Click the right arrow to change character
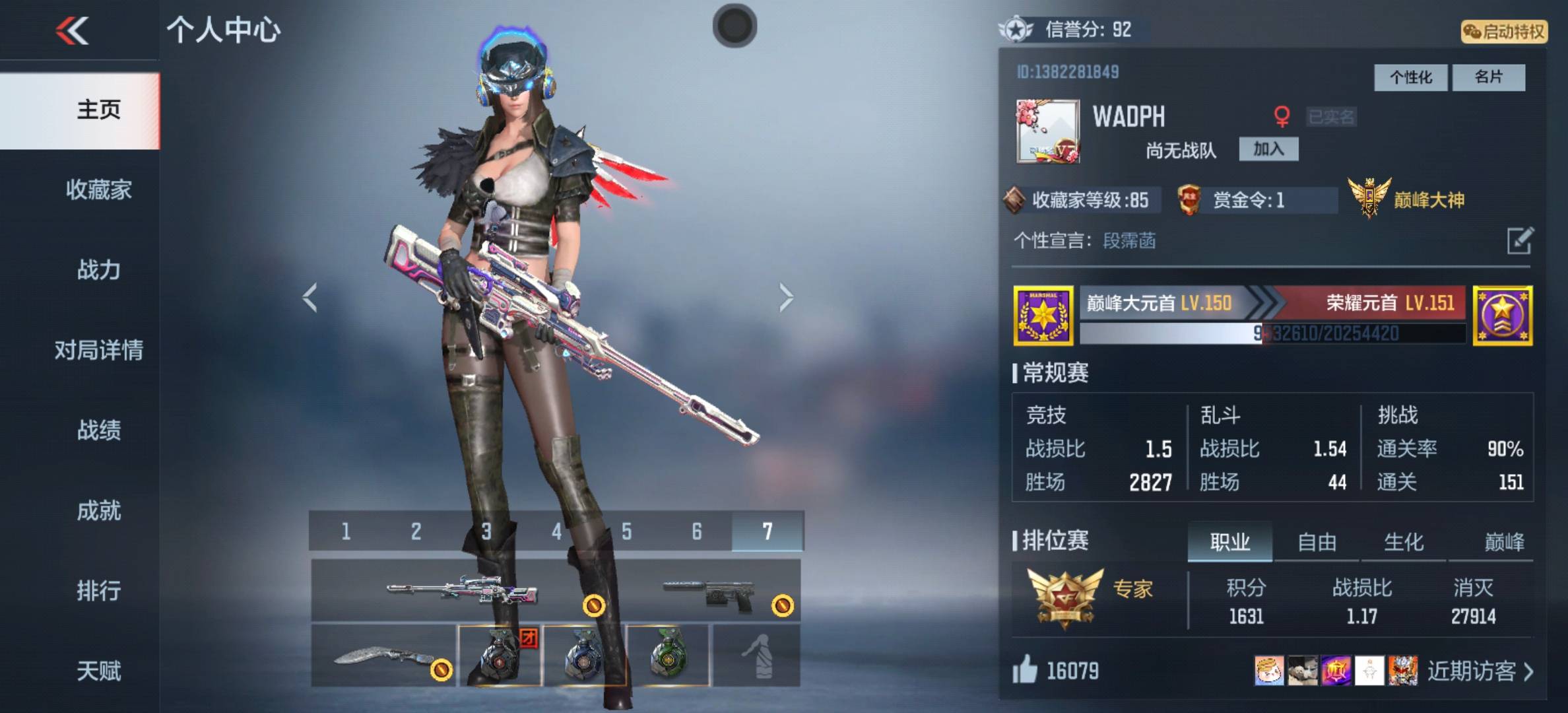 click(785, 297)
